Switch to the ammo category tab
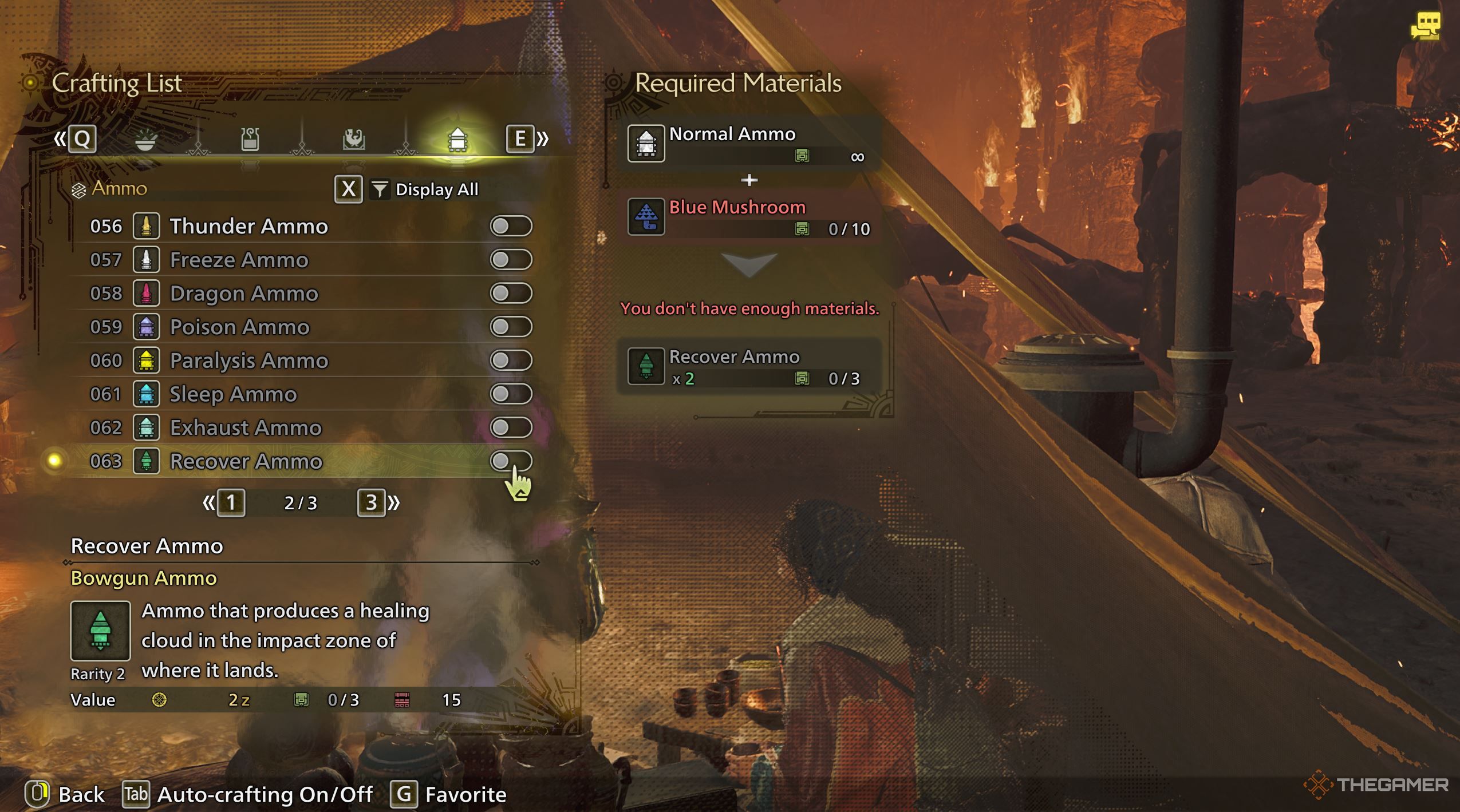Viewport: 1460px width, 812px height. [x=457, y=139]
